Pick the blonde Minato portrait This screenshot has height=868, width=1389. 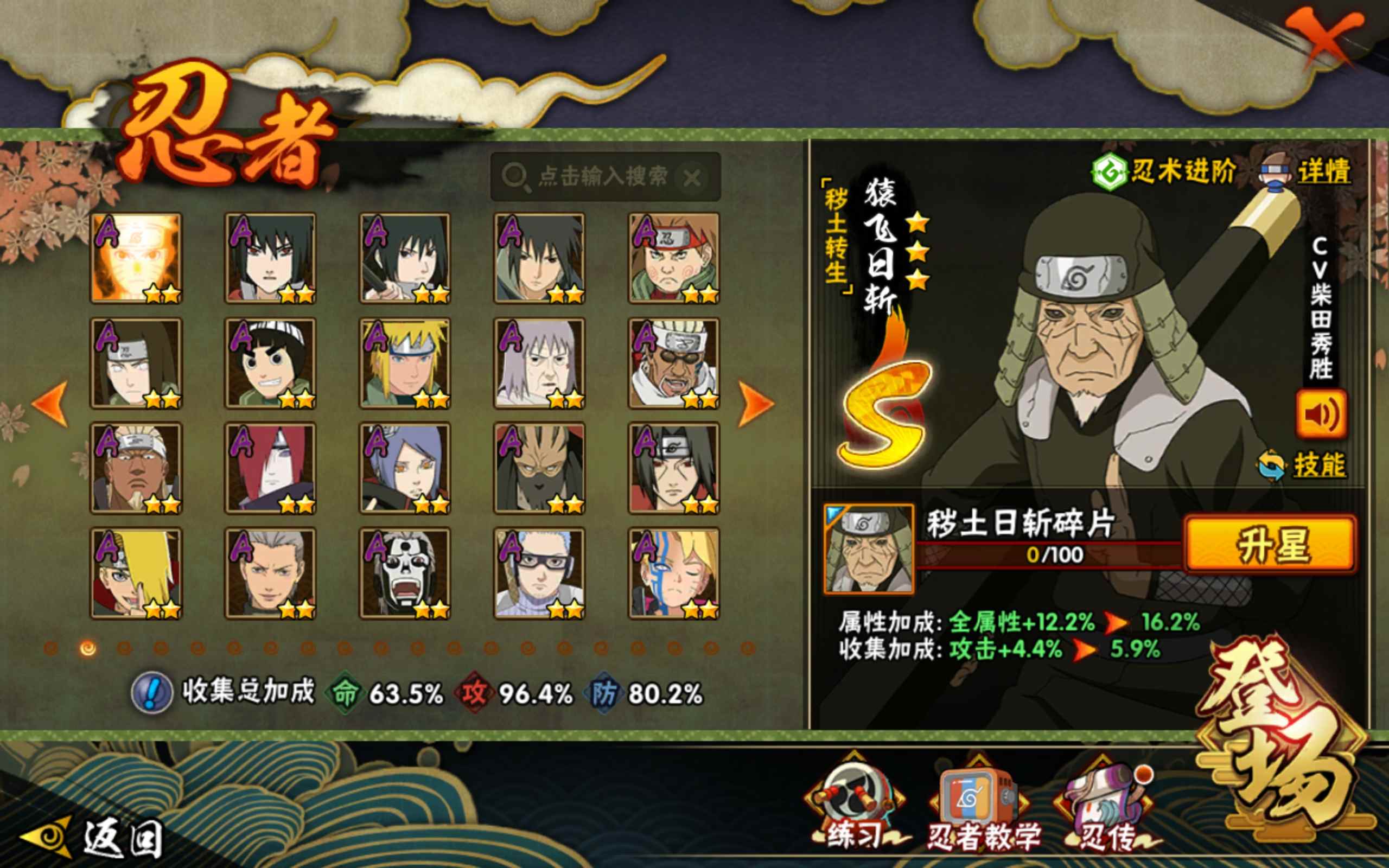click(x=405, y=363)
